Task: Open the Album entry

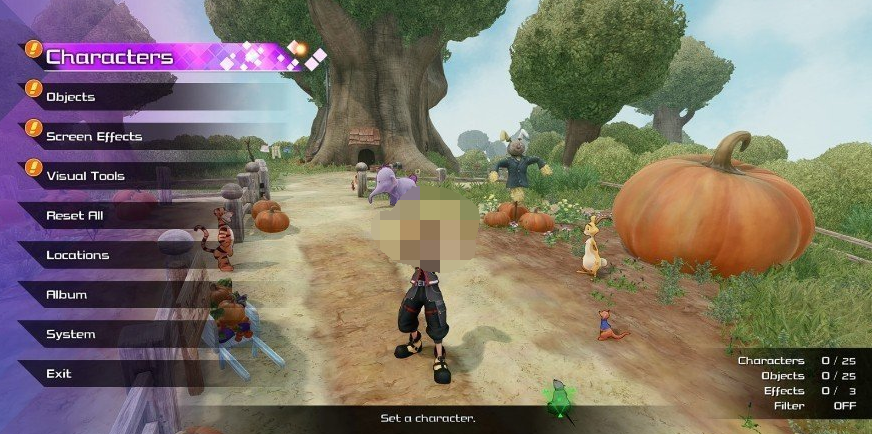Action: coord(67,295)
